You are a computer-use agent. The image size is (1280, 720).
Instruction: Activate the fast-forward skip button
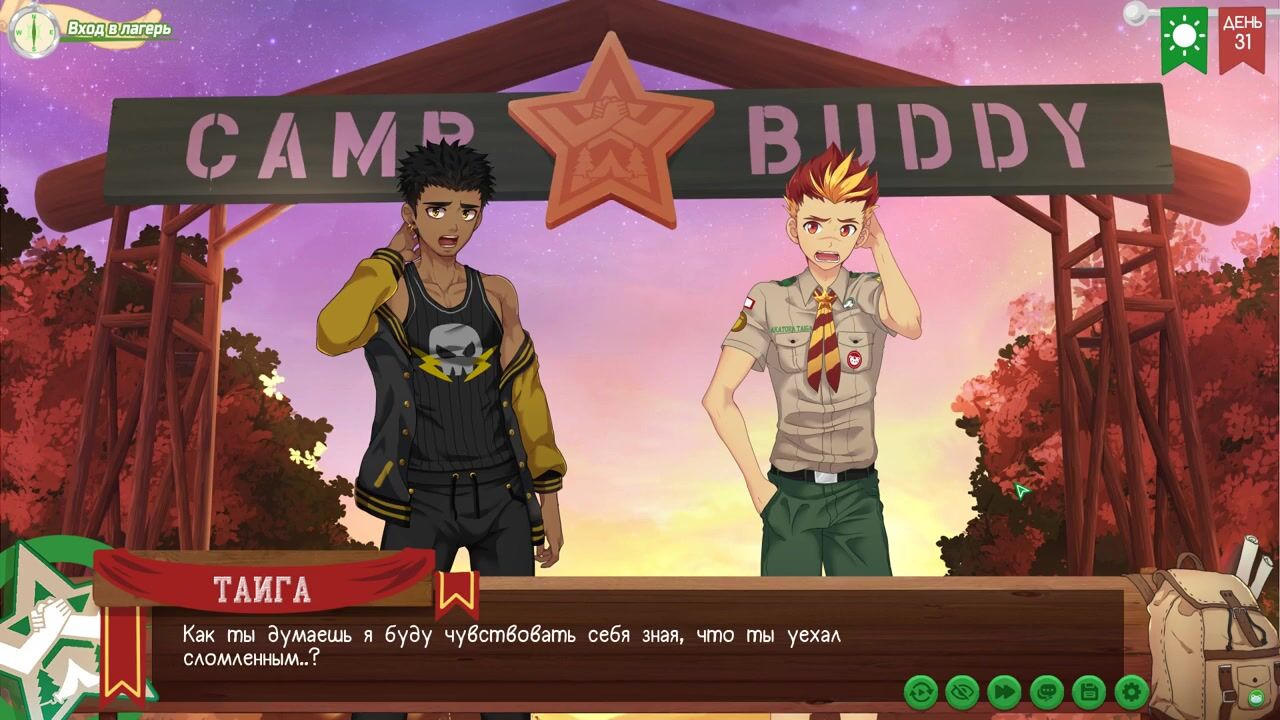coord(1004,691)
